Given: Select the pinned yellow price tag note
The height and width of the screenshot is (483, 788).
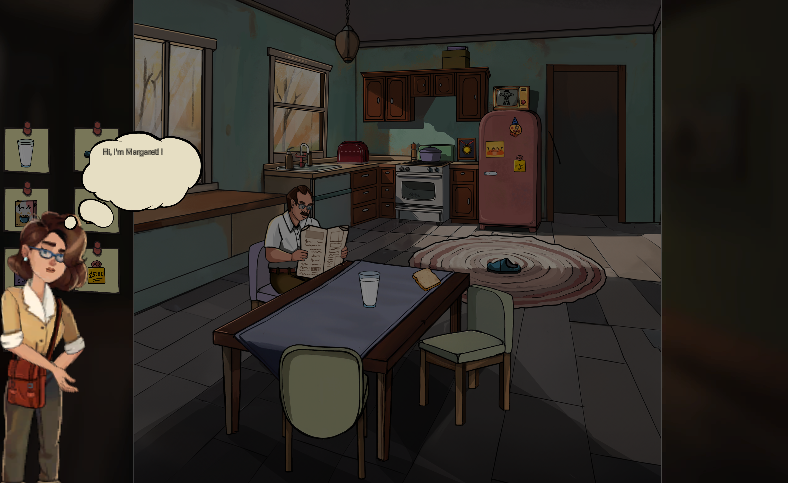Looking at the screenshot, I should click(97, 271).
